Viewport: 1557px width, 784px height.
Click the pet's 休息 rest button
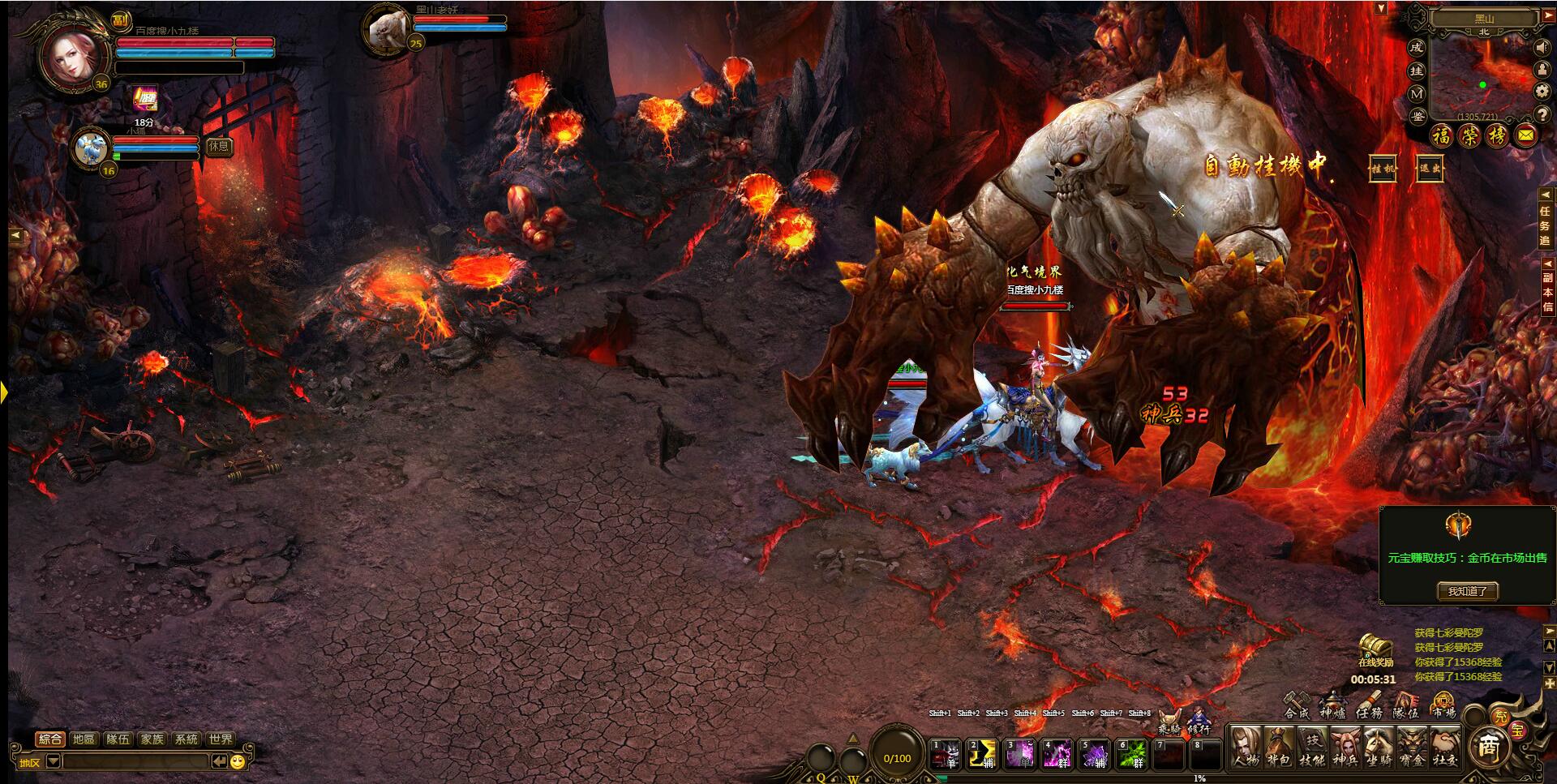[x=219, y=146]
